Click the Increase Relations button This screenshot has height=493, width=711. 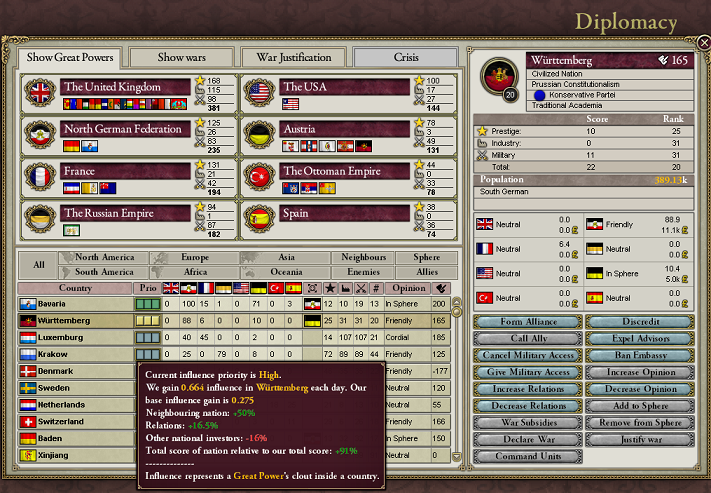[526, 389]
